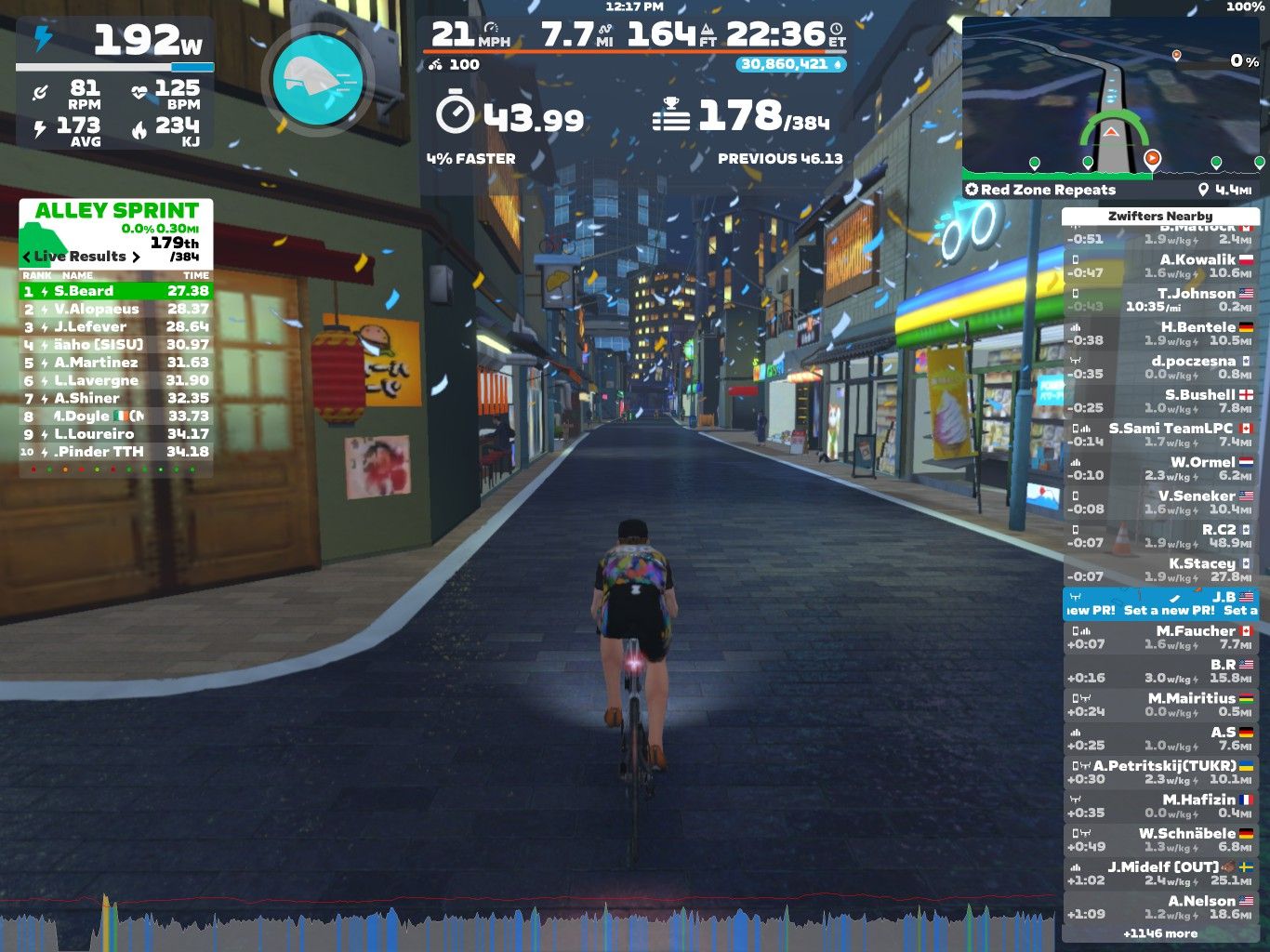The width and height of the screenshot is (1270, 952).
Task: Select J.Midelf (OUT) rider row
Action: point(1160,873)
